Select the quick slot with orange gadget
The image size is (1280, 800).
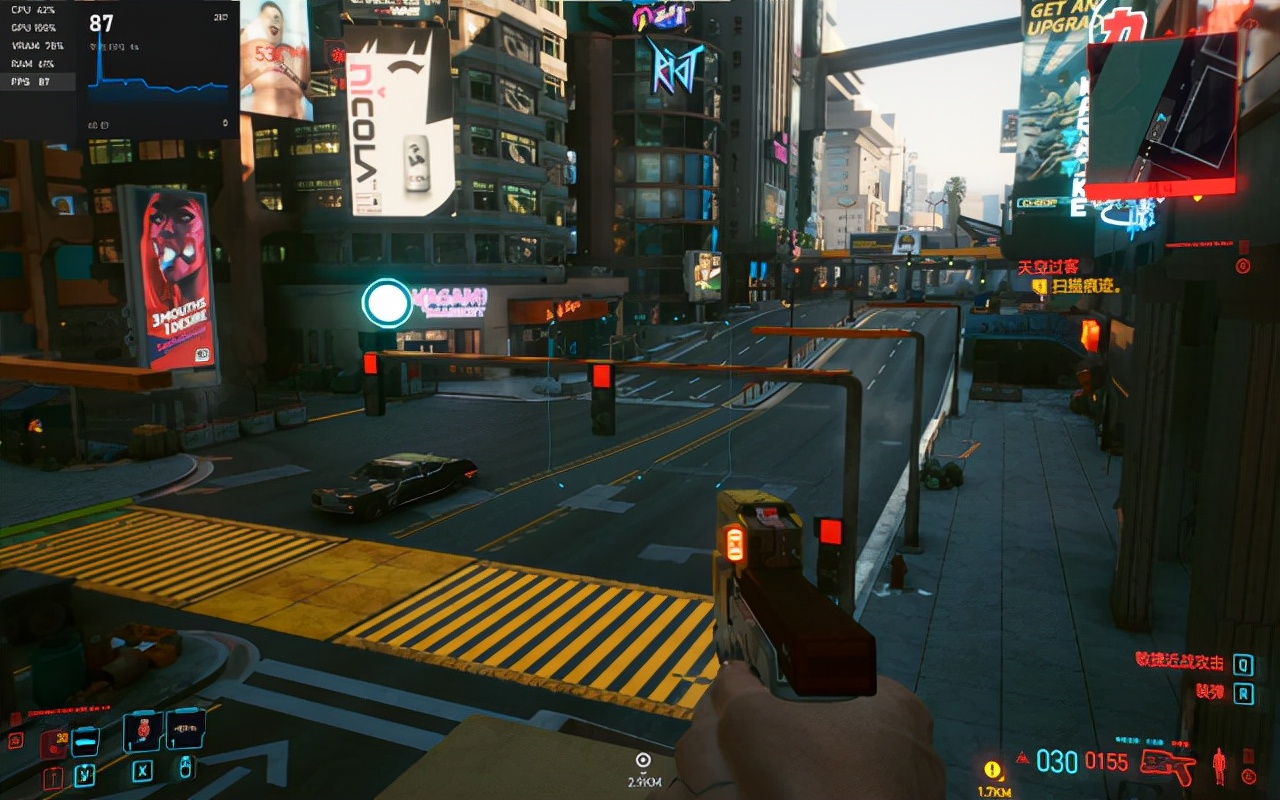tap(185, 730)
